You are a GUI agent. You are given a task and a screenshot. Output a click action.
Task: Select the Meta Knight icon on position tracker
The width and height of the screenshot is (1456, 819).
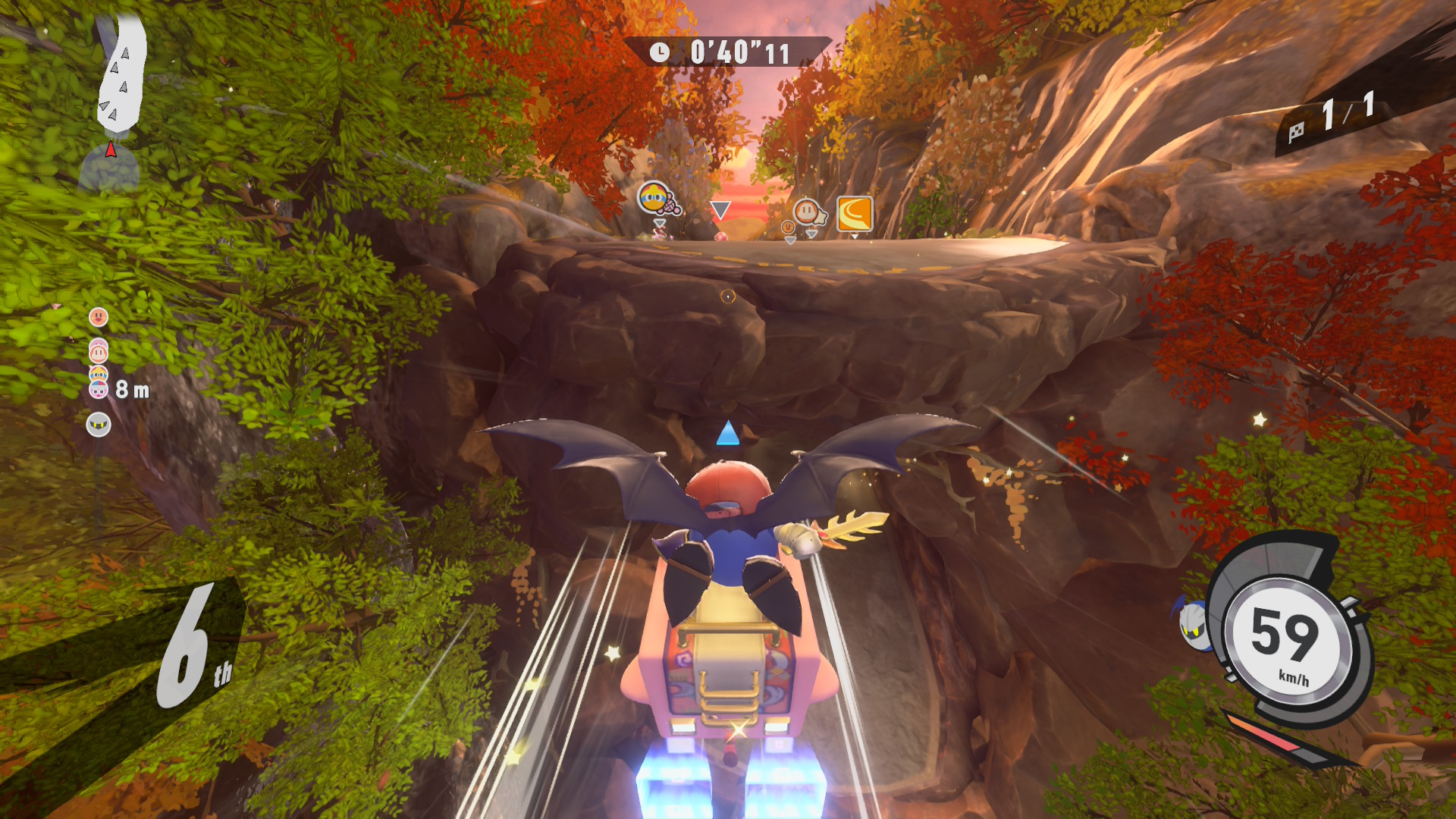(99, 425)
